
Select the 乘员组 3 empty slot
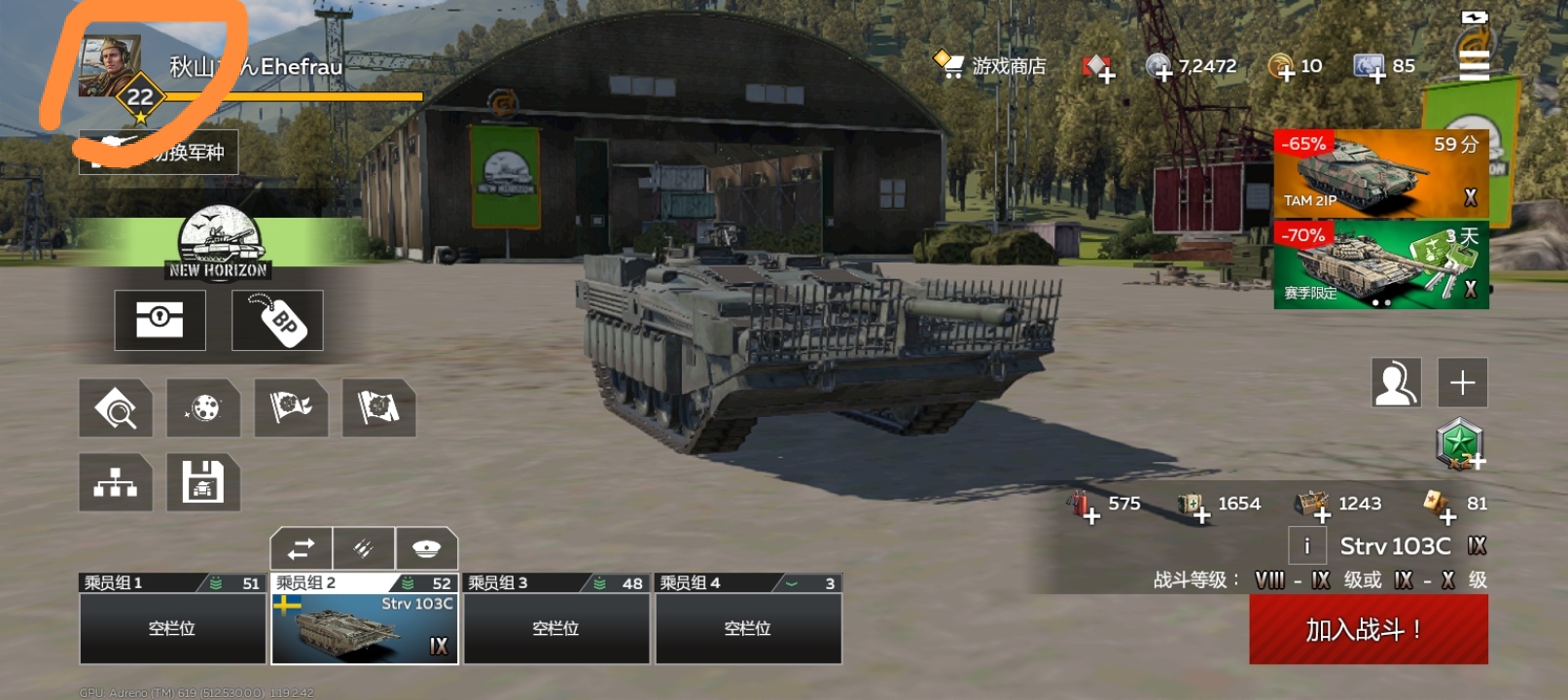point(555,628)
